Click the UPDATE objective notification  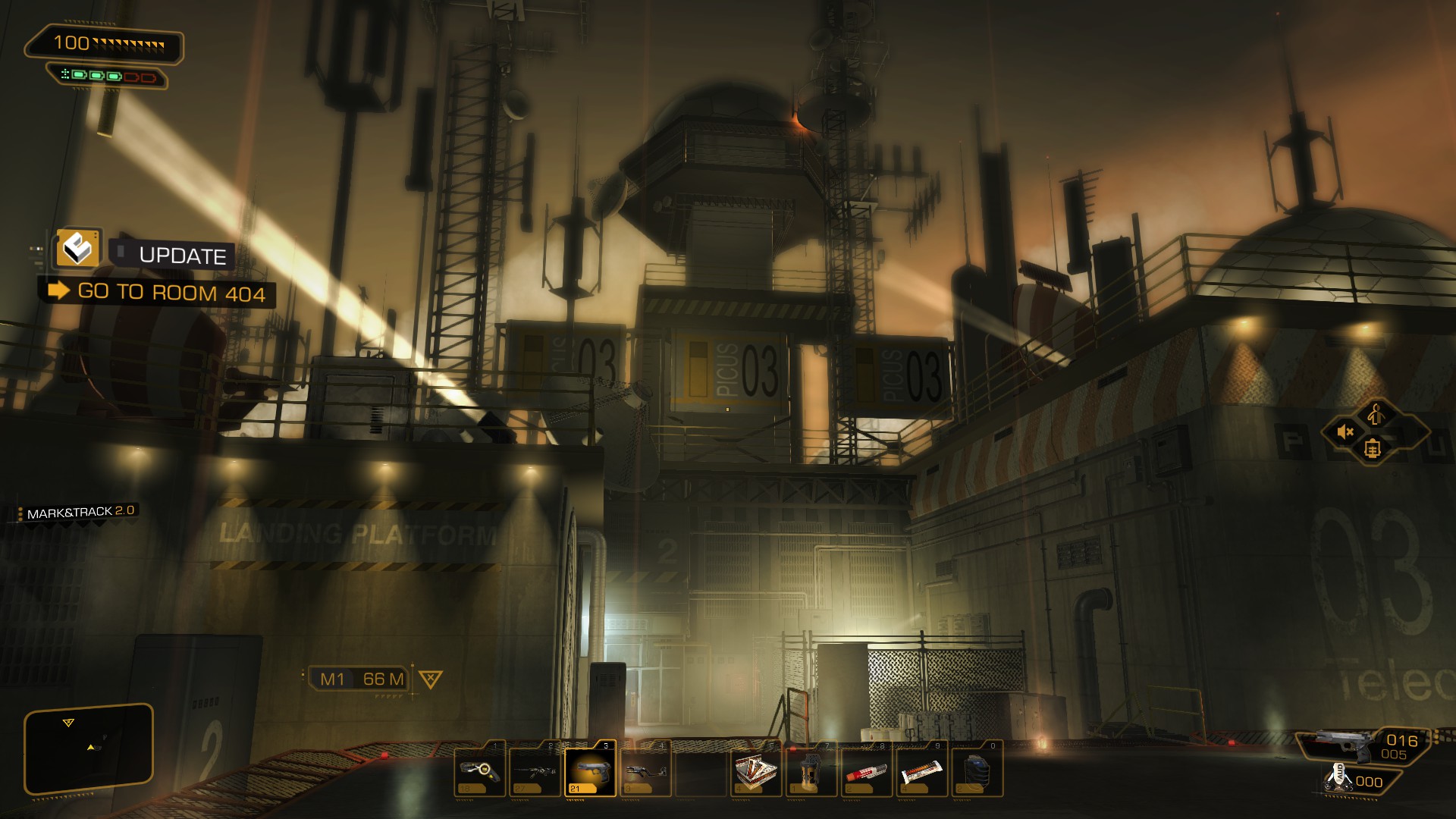pyautogui.click(x=182, y=256)
